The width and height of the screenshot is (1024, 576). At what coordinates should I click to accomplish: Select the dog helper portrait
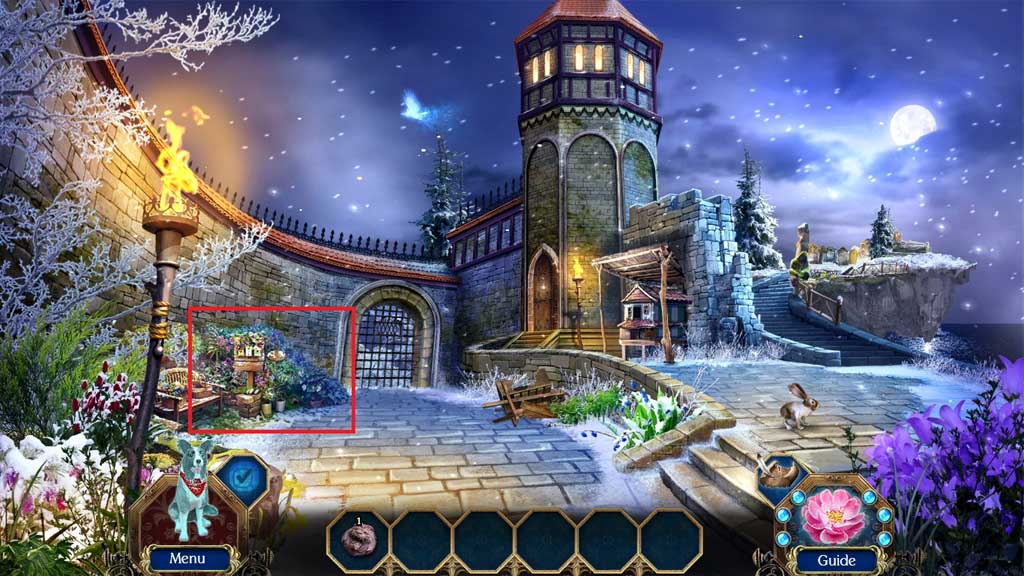[x=188, y=497]
